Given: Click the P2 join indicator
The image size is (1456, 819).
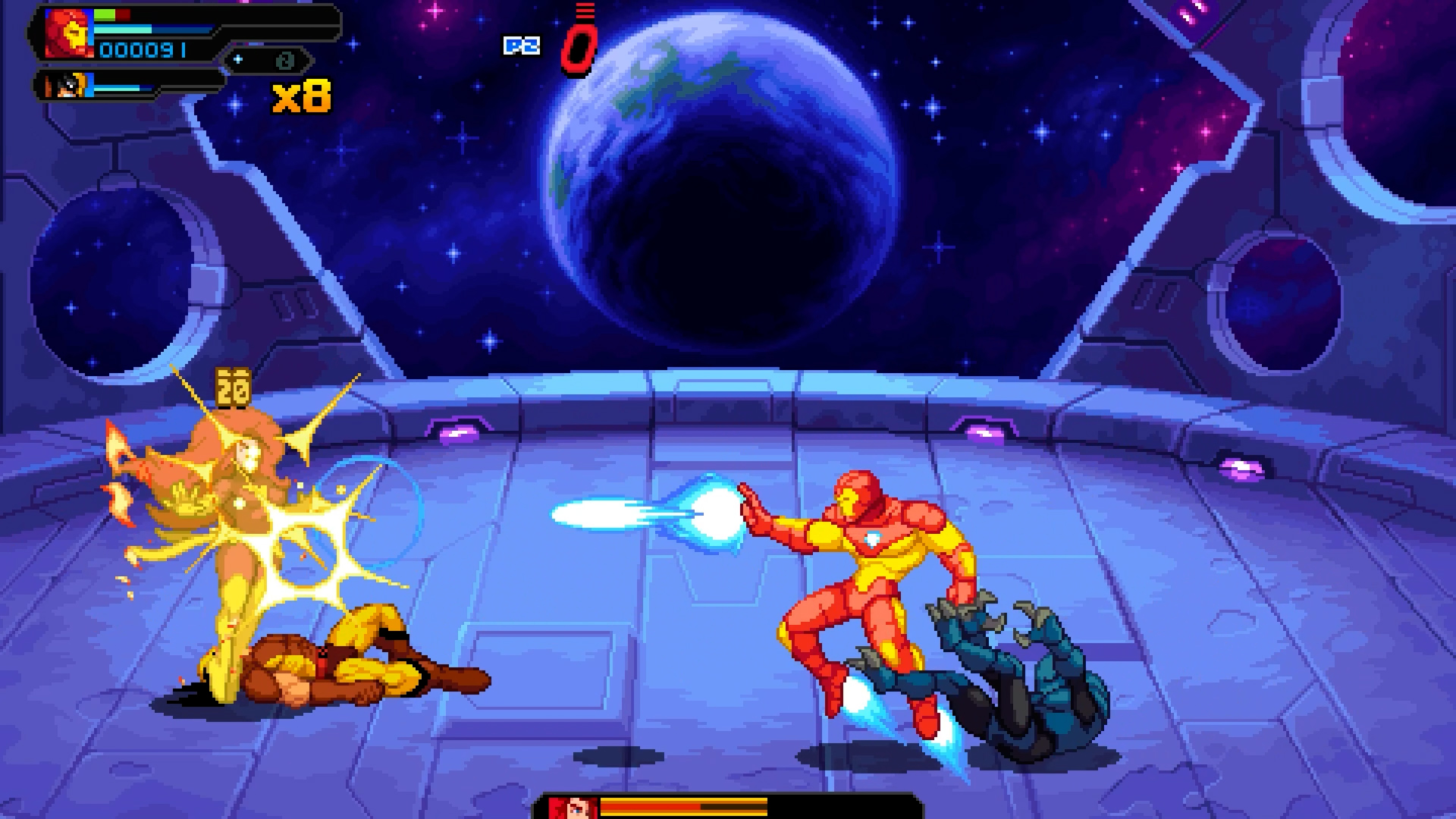Looking at the screenshot, I should (522, 45).
